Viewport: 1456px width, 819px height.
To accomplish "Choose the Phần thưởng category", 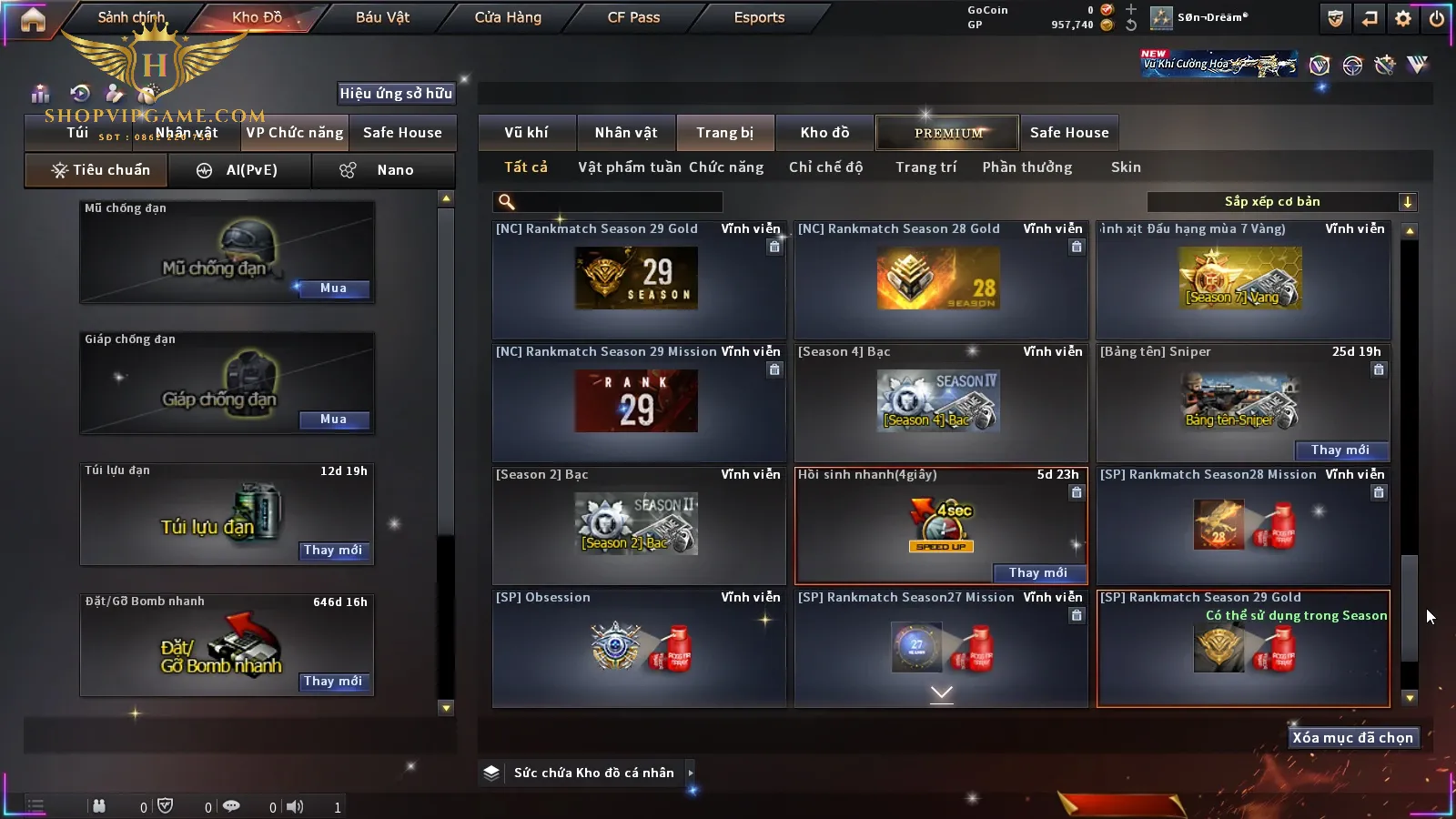I will pyautogui.click(x=1026, y=167).
